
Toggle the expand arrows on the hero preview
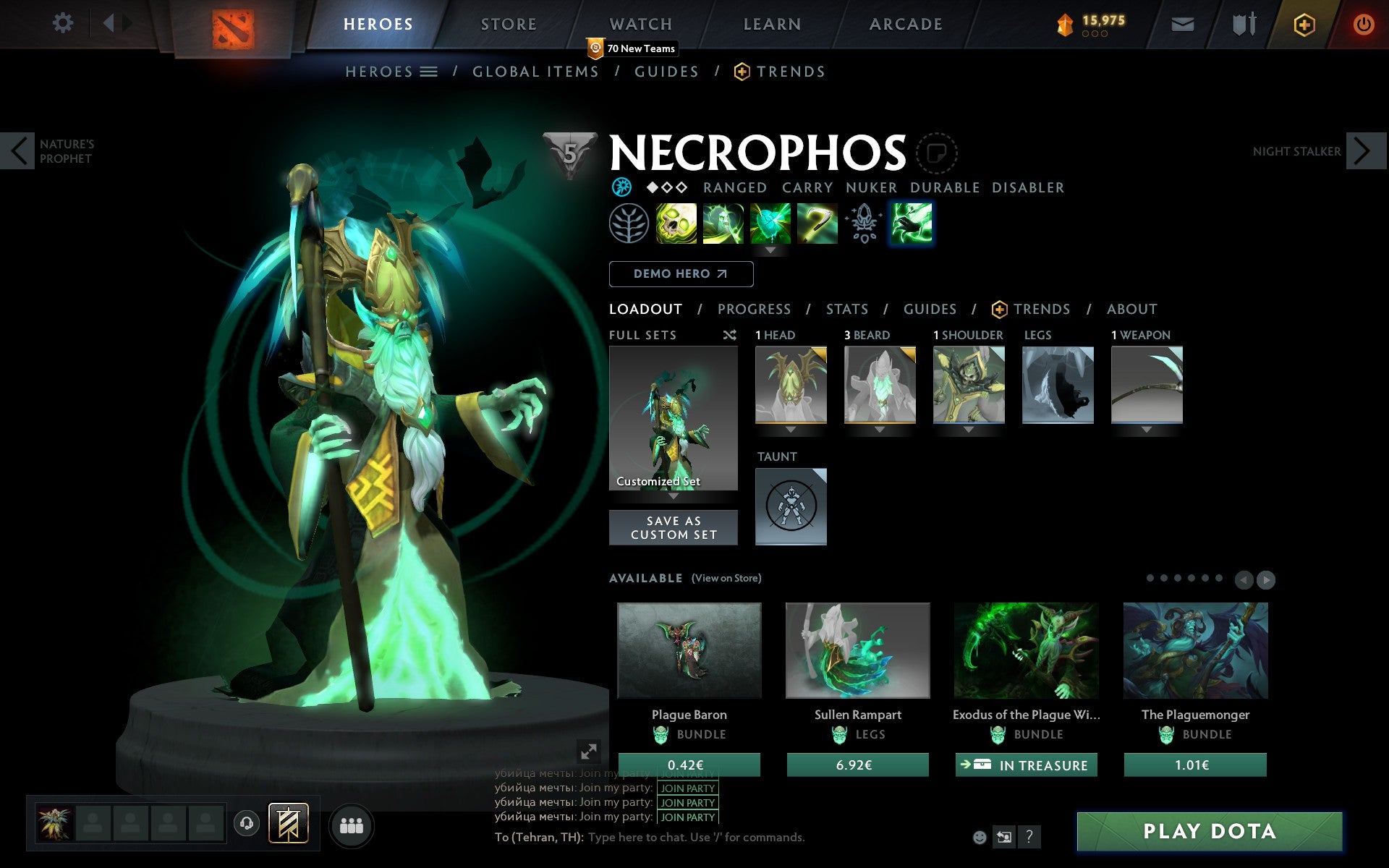click(x=589, y=752)
